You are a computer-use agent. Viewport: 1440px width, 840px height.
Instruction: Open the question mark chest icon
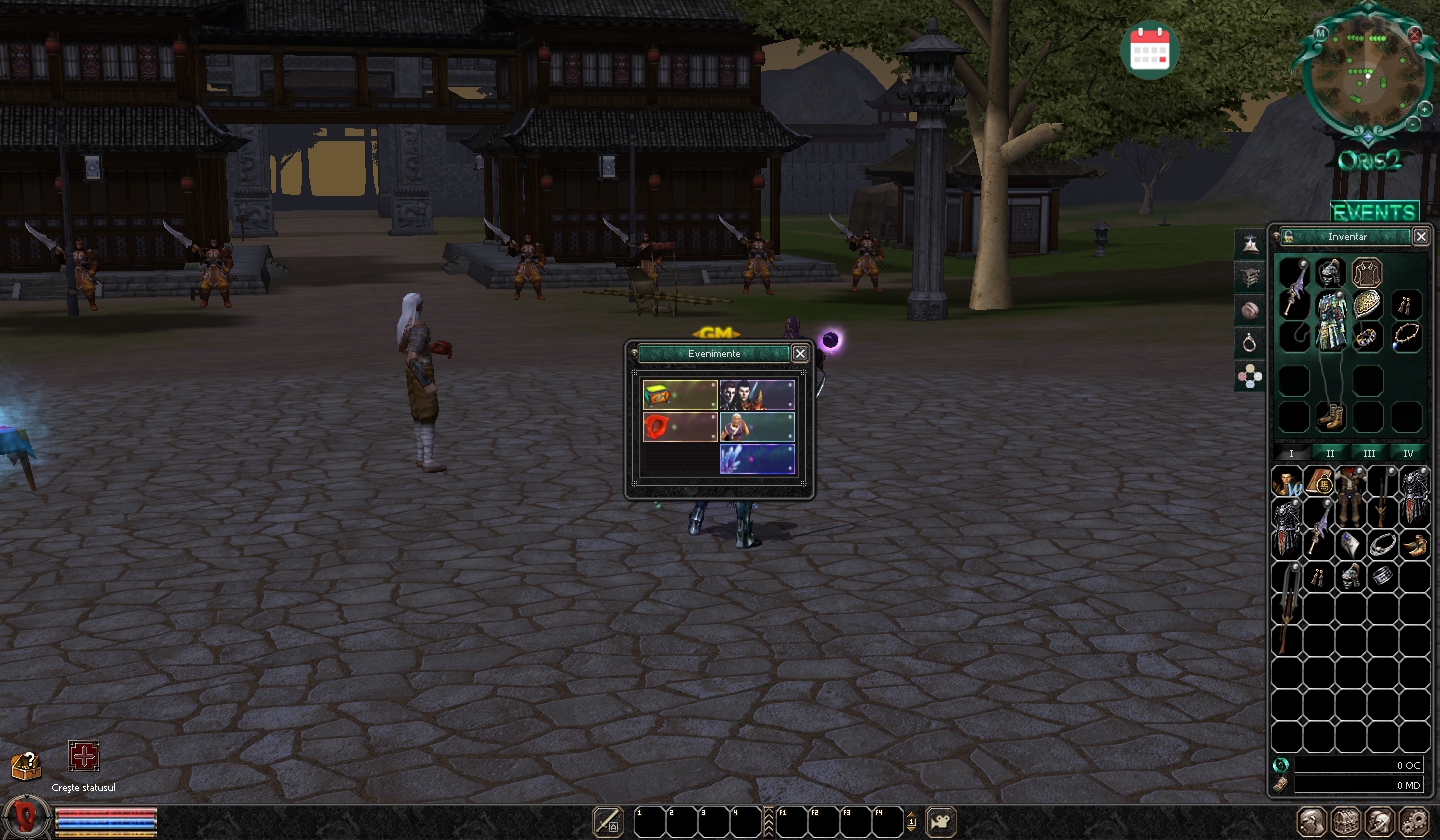[26, 766]
